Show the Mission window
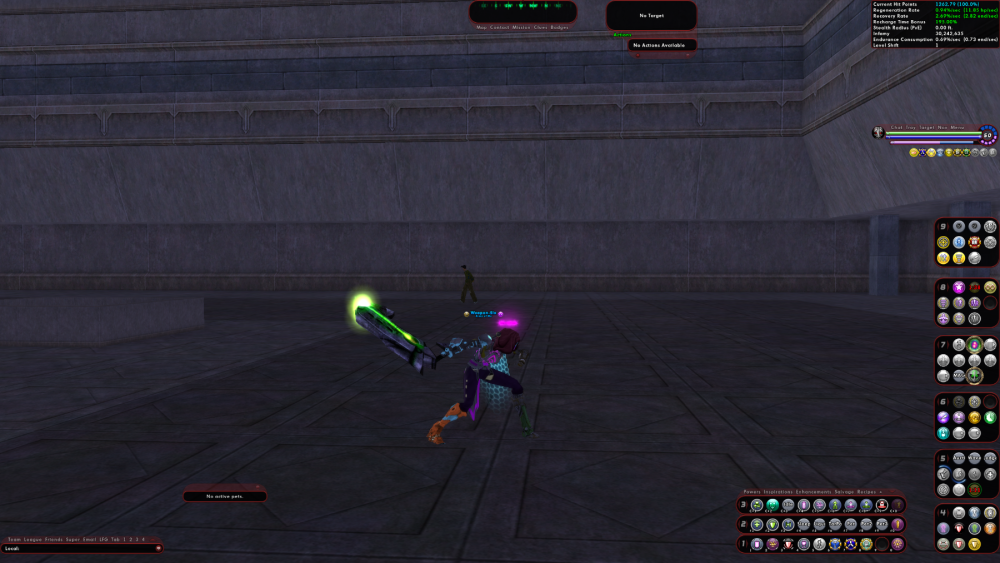This screenshot has width=1000, height=563. (x=520, y=27)
